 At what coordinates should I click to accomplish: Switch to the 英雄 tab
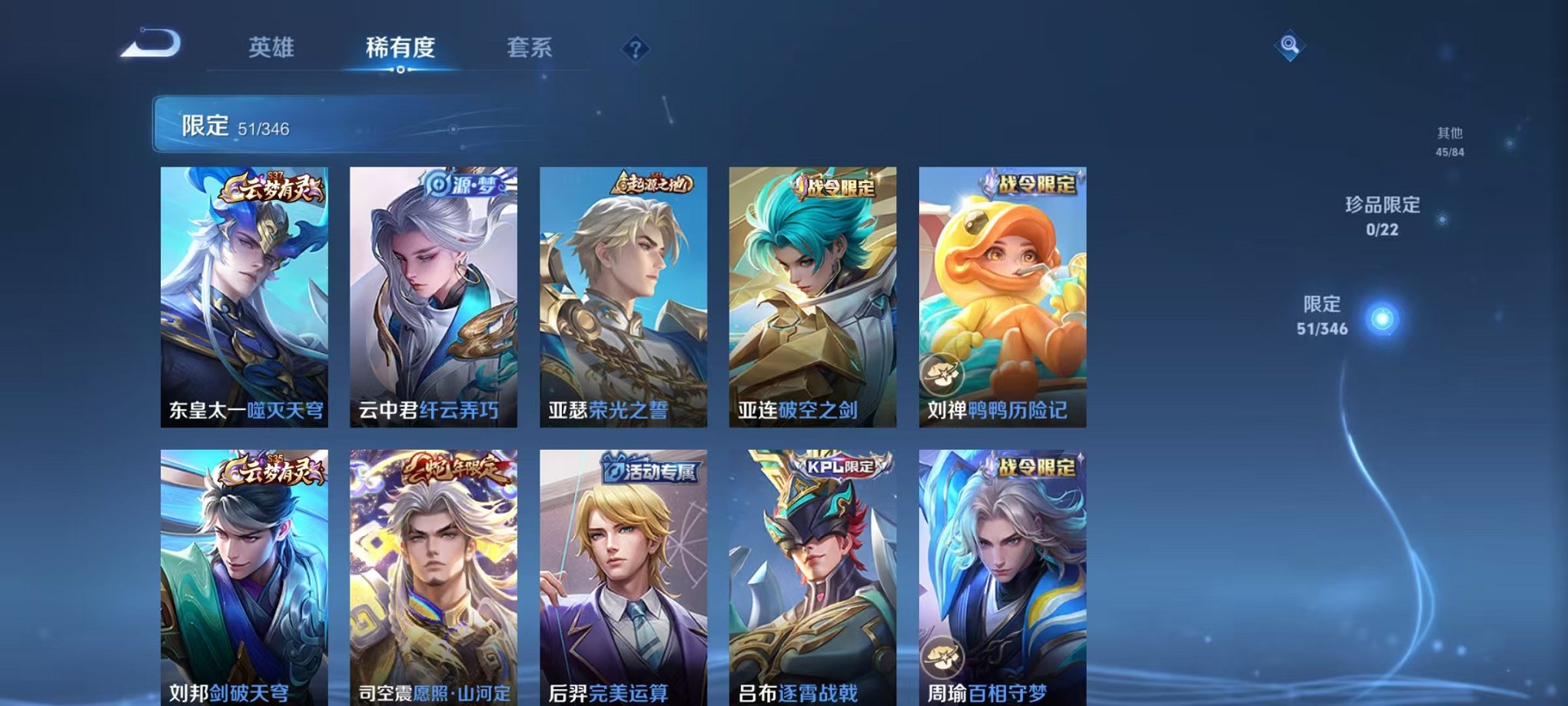pos(273,48)
